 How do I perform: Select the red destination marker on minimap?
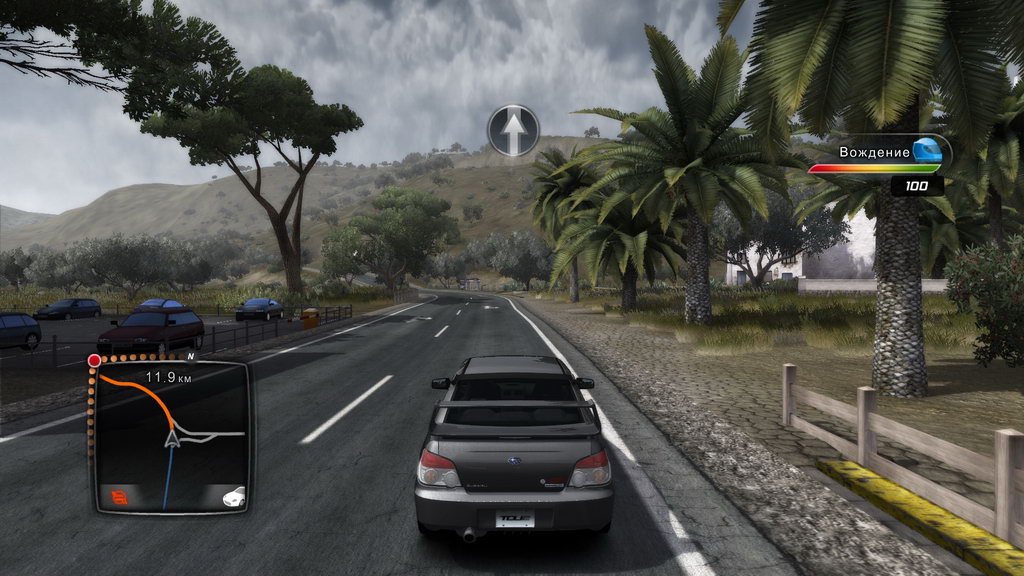(94, 360)
